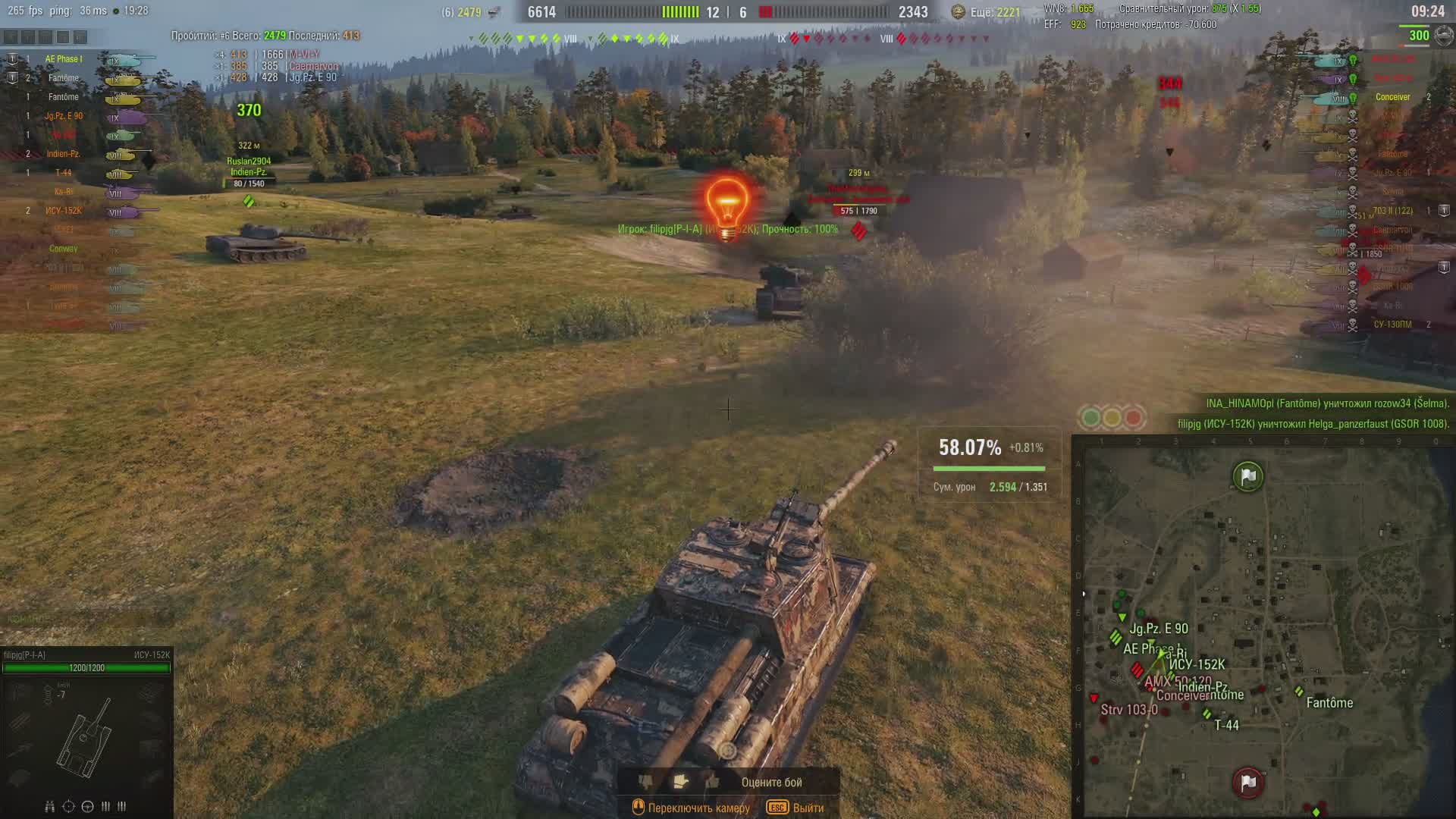This screenshot has height=819, width=1456.
Task: Click the binoculars icon in the damage panel
Action: [49, 806]
